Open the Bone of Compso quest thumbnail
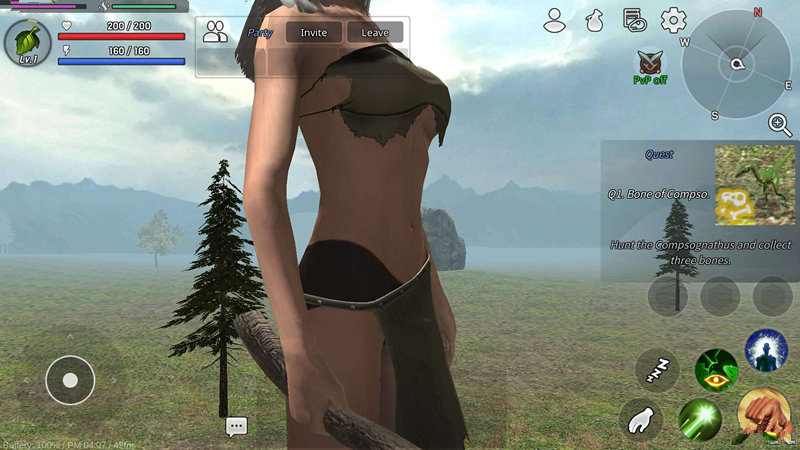 [x=755, y=185]
